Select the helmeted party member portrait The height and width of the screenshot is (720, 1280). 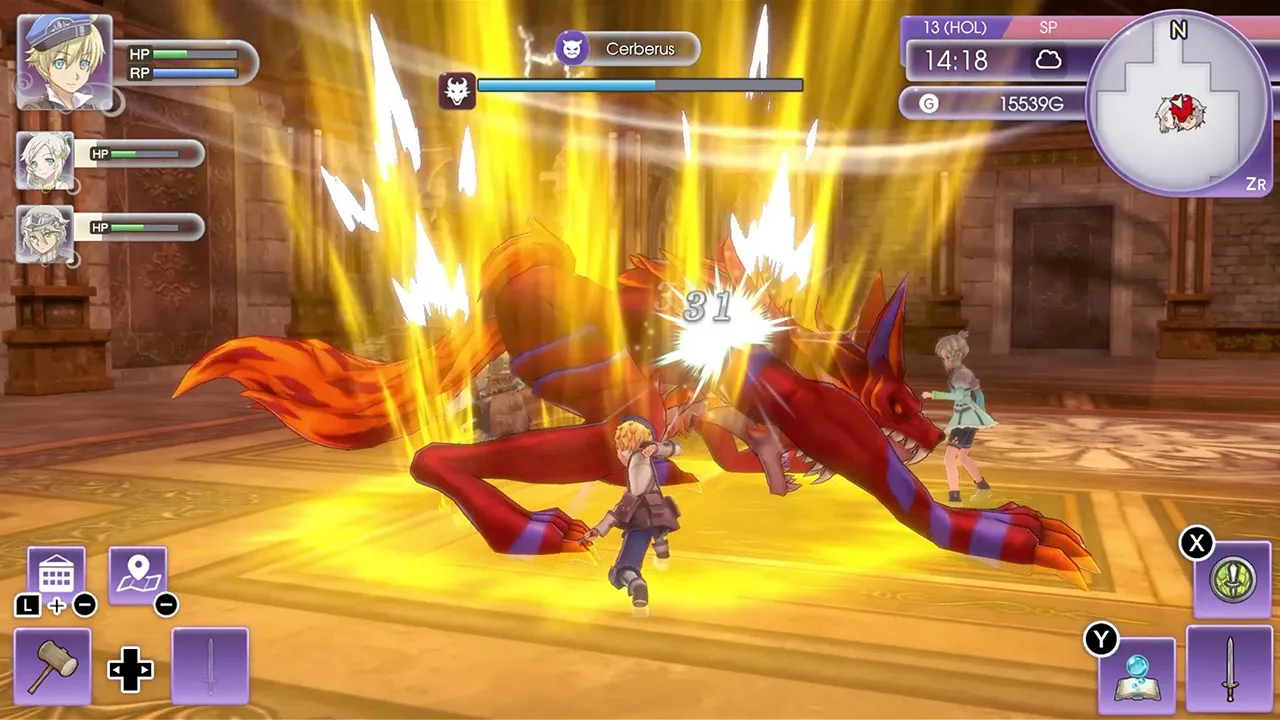(45, 234)
